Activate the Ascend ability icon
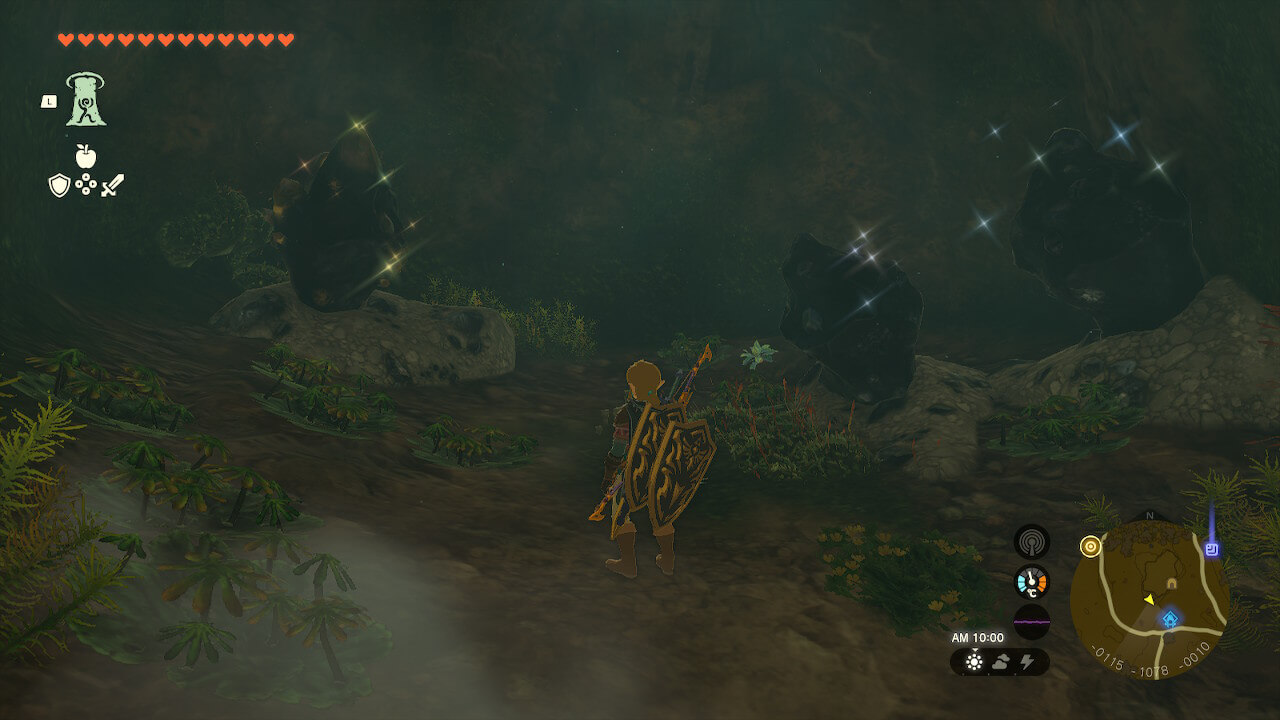This screenshot has height=720, width=1280. (86, 100)
